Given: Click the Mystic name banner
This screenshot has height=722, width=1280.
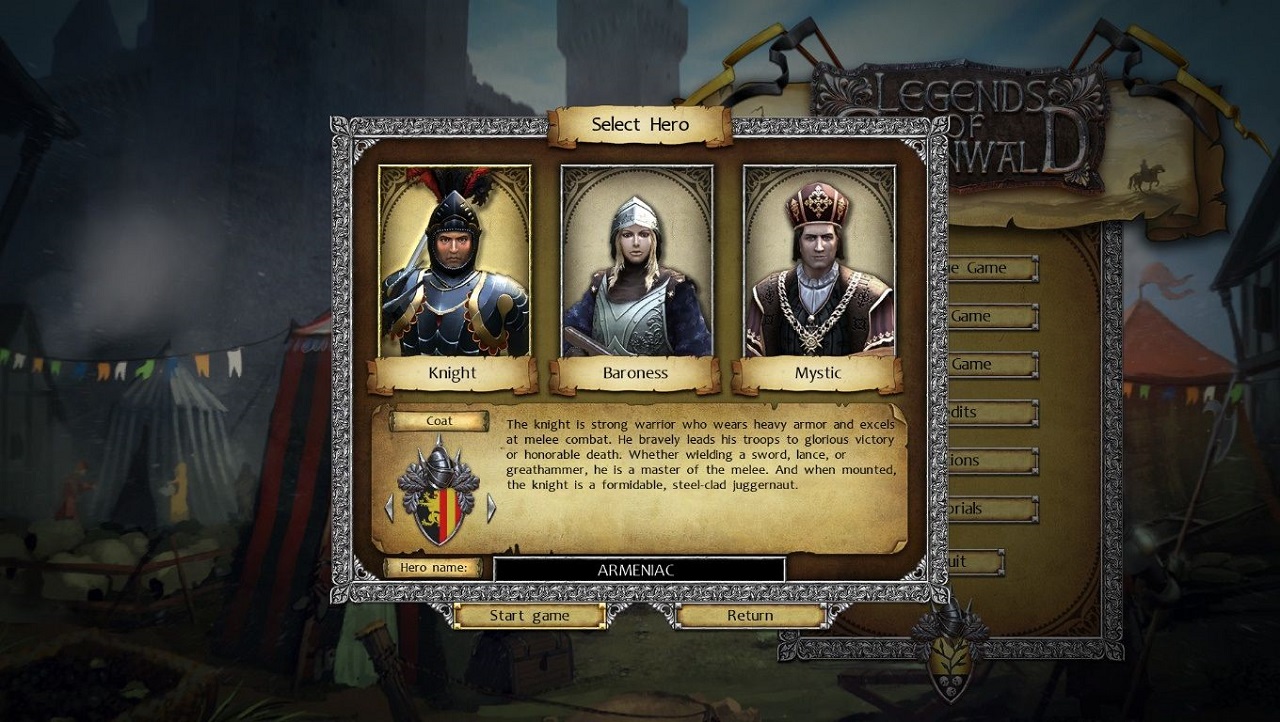Looking at the screenshot, I should point(818,374).
